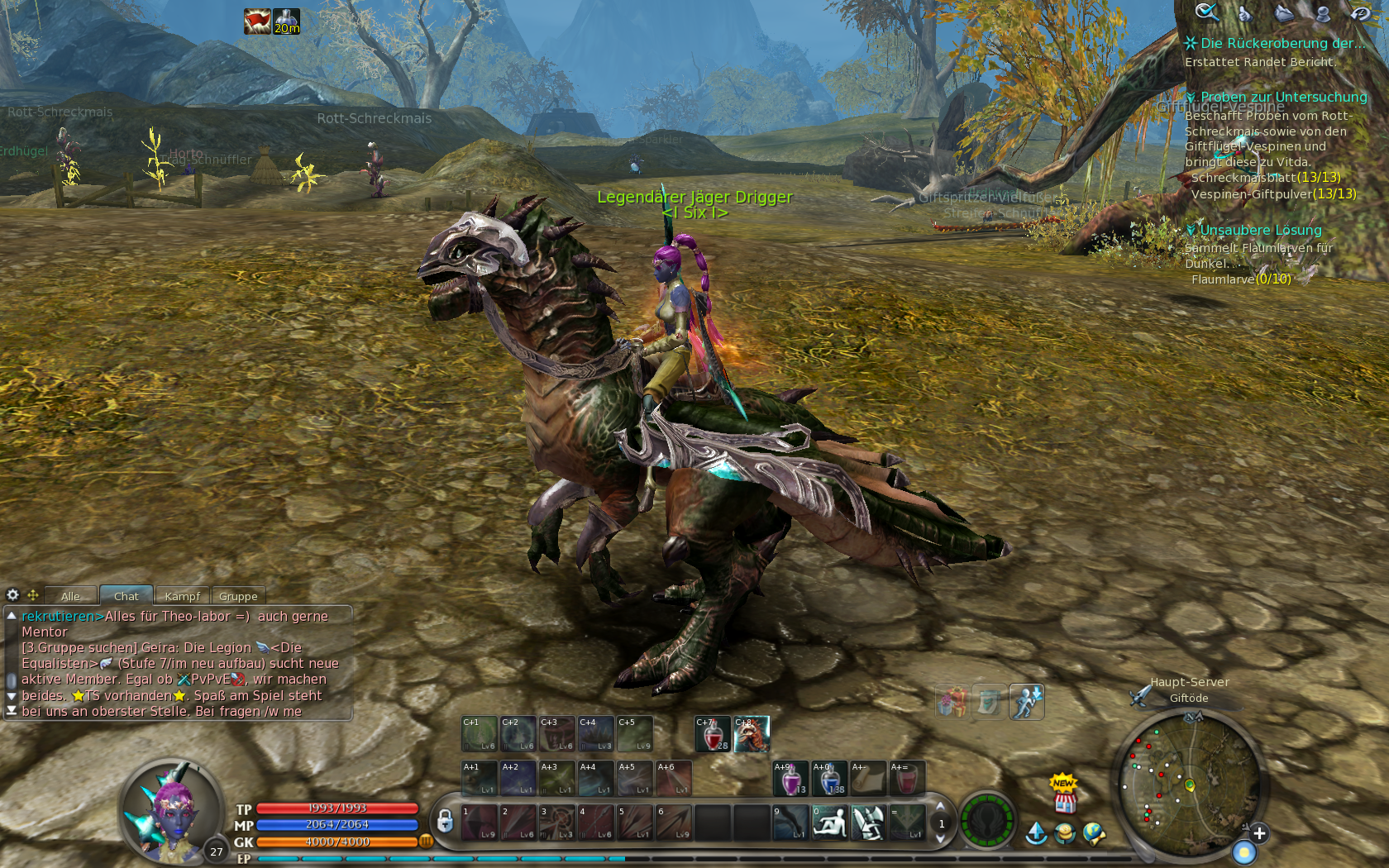The height and width of the screenshot is (868, 1389).
Task: Activate the resting pose skill in slot 0
Action: click(x=829, y=823)
